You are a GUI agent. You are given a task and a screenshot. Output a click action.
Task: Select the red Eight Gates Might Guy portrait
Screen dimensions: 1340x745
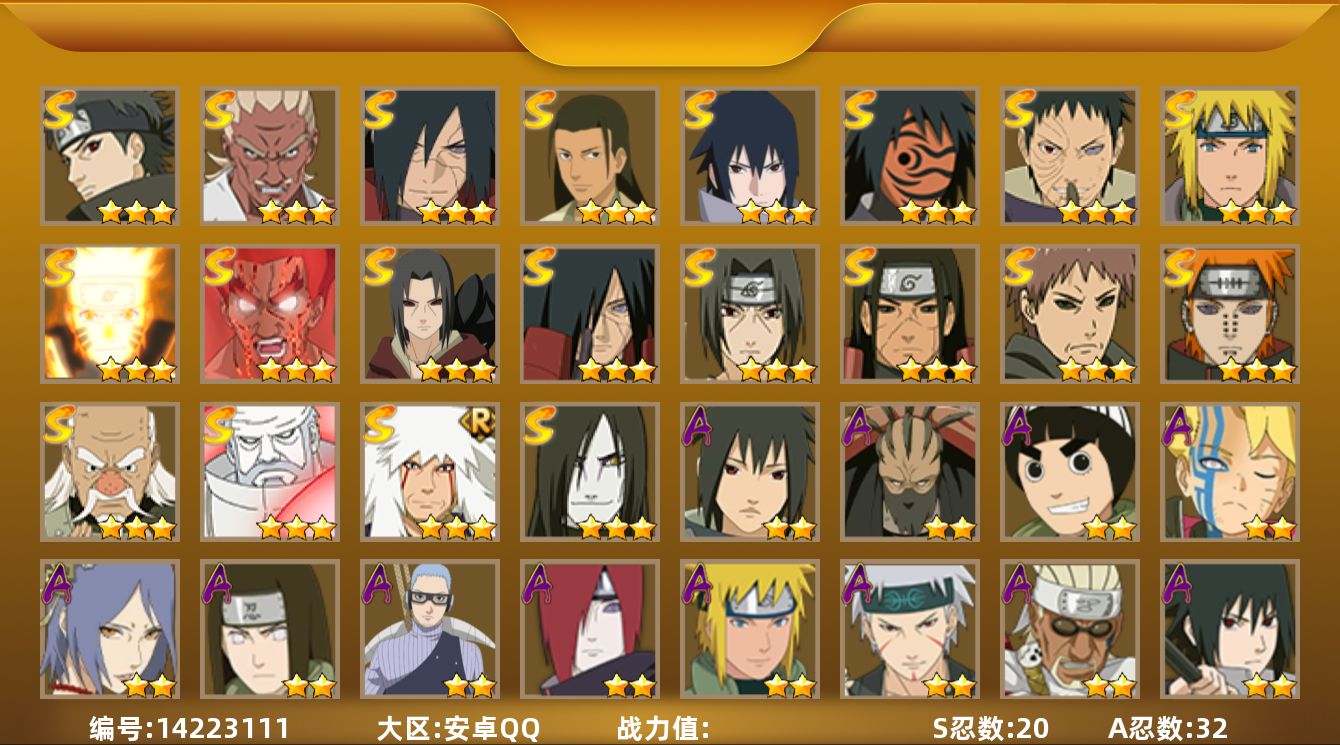269,314
